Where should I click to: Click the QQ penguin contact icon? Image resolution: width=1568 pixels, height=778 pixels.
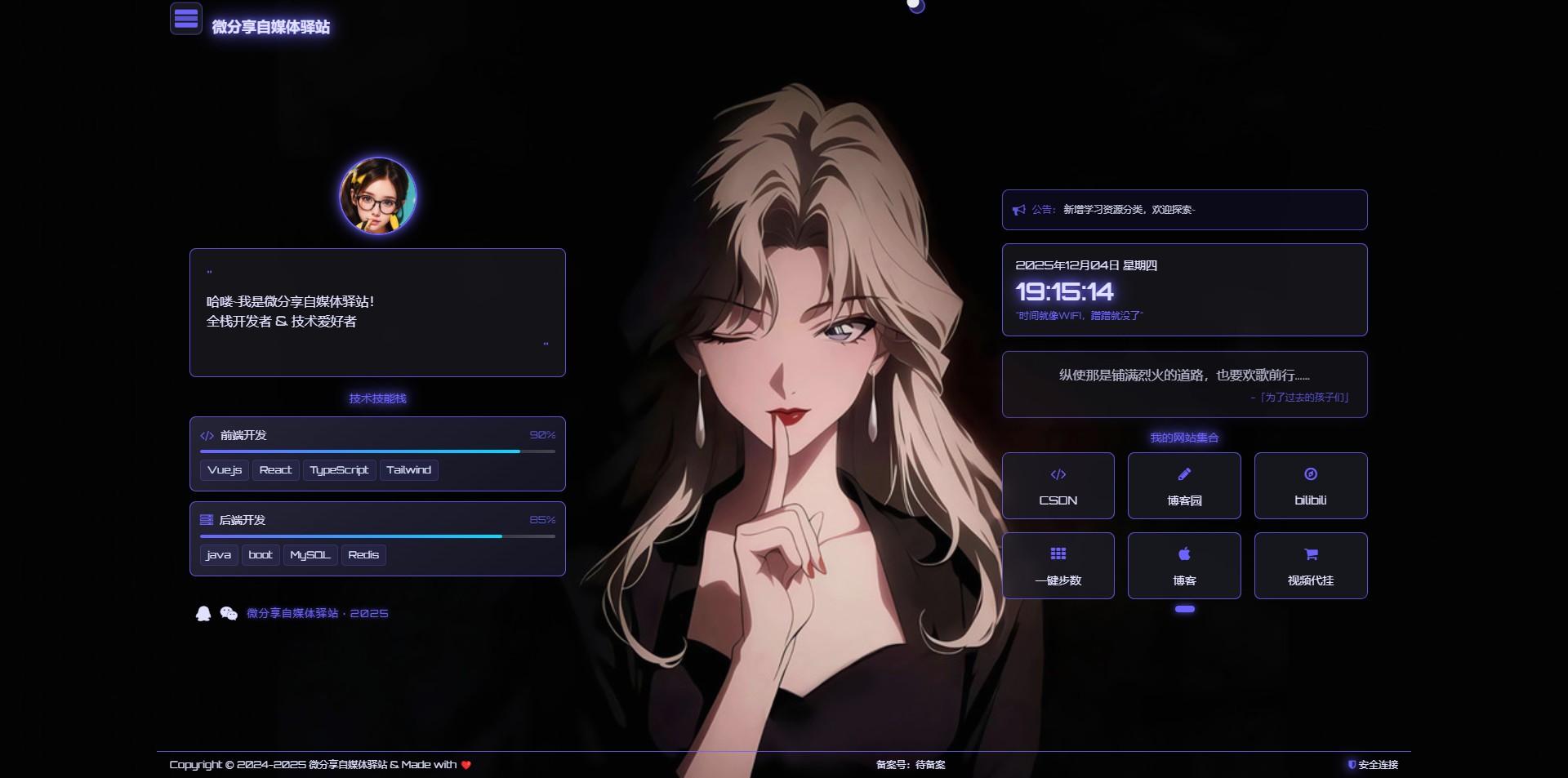click(x=203, y=613)
